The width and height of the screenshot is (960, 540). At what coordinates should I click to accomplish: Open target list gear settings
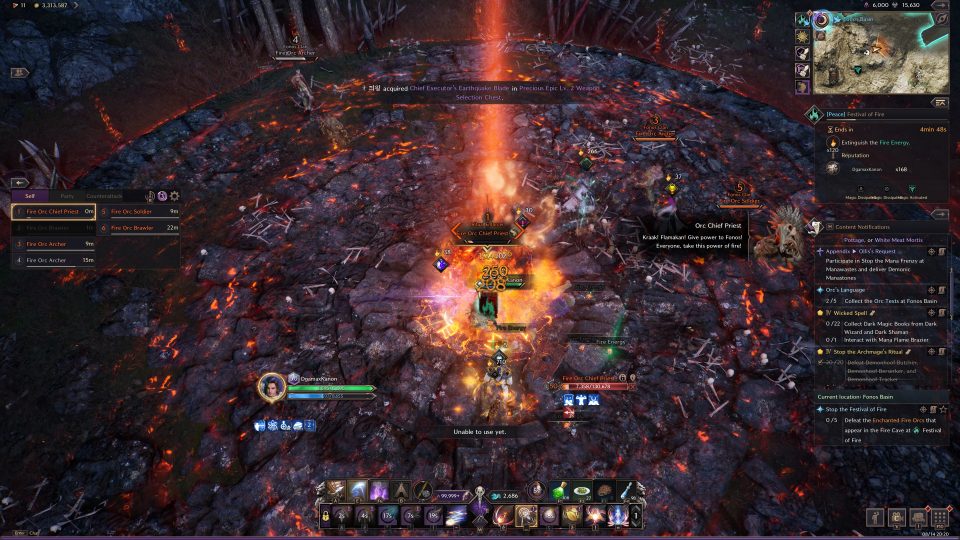[175, 196]
